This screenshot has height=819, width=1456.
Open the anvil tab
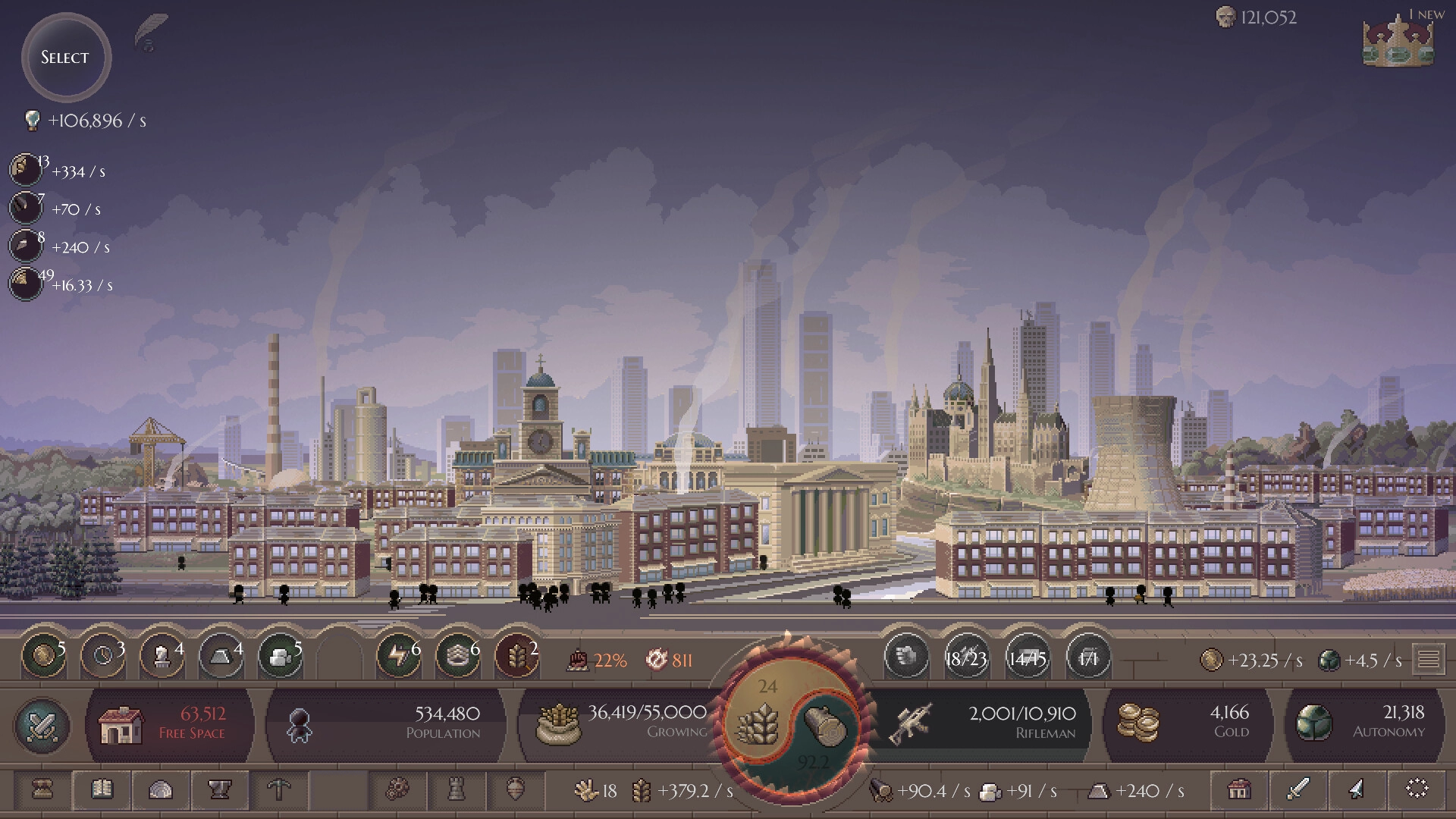pyautogui.click(x=220, y=790)
